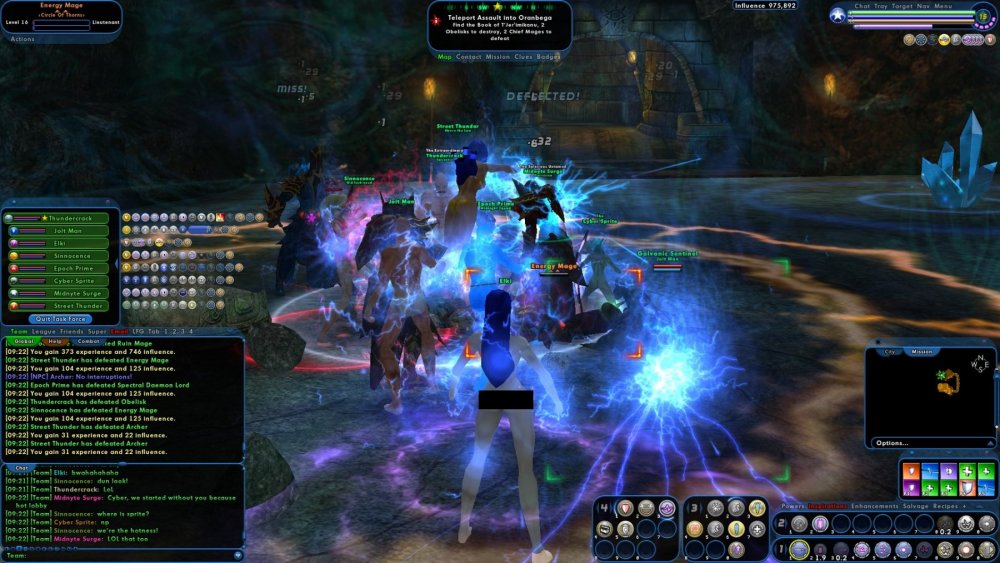The width and height of the screenshot is (1000, 563).
Task: Open the Contact tab under the mission tracker
Action: click(468, 57)
